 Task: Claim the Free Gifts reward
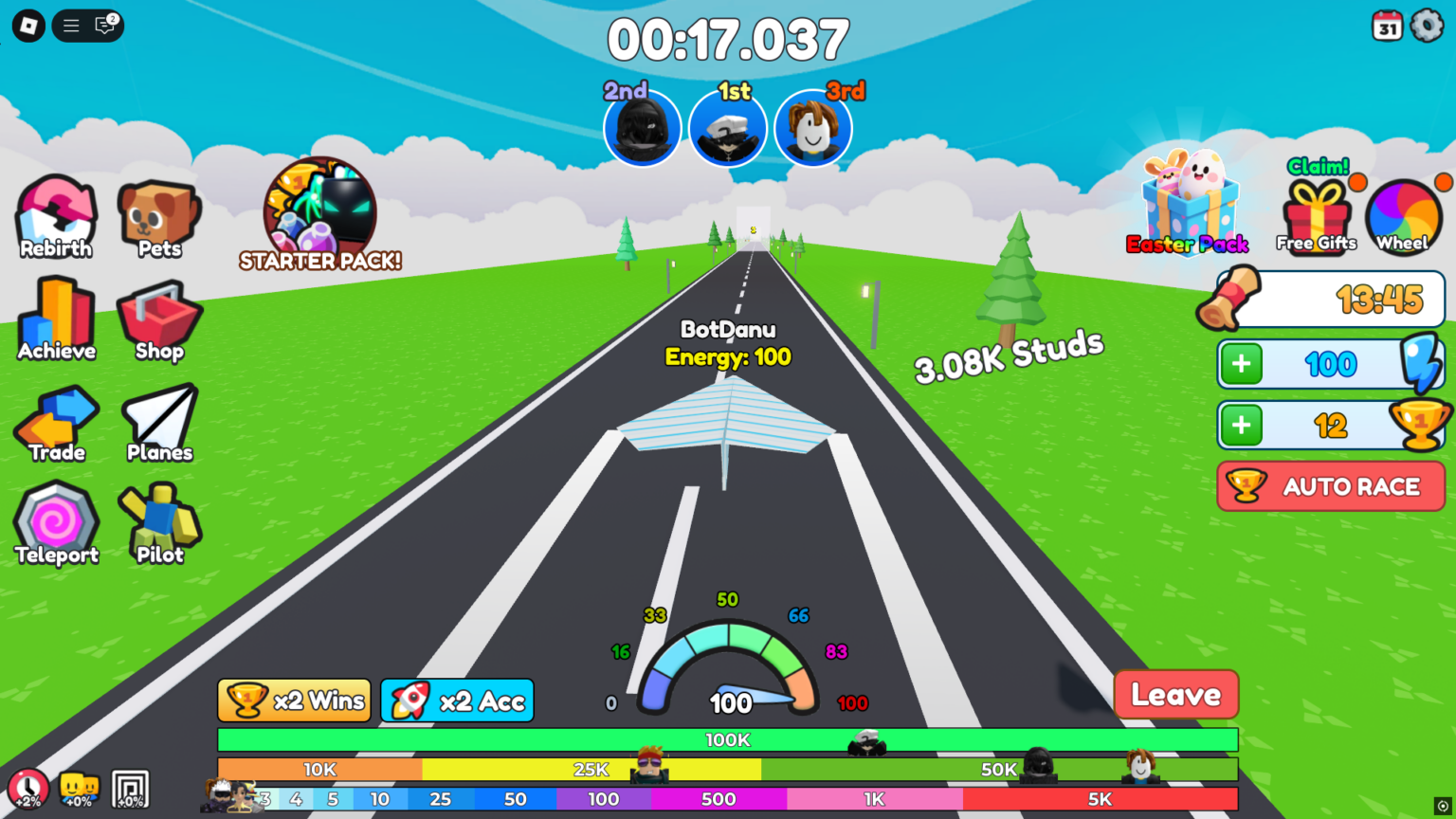pos(1316,207)
